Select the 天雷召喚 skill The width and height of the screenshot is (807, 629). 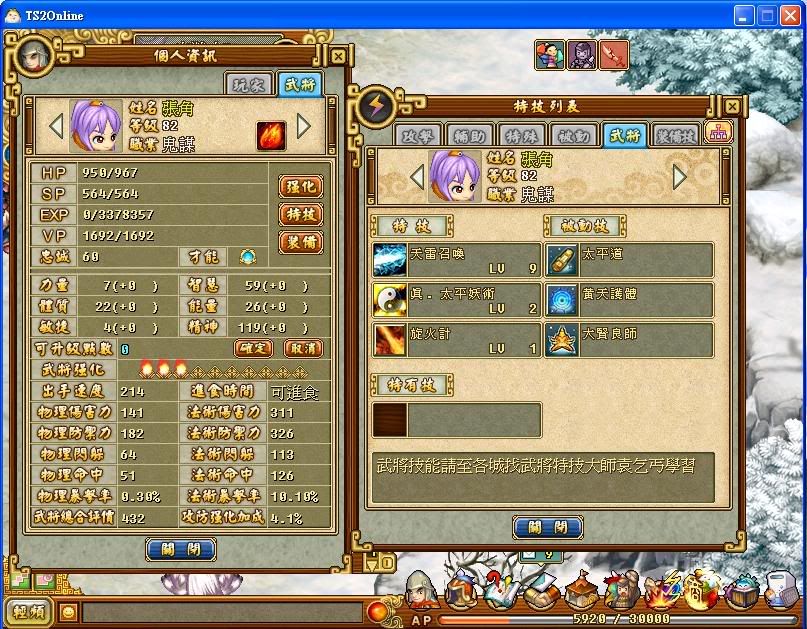(x=455, y=259)
